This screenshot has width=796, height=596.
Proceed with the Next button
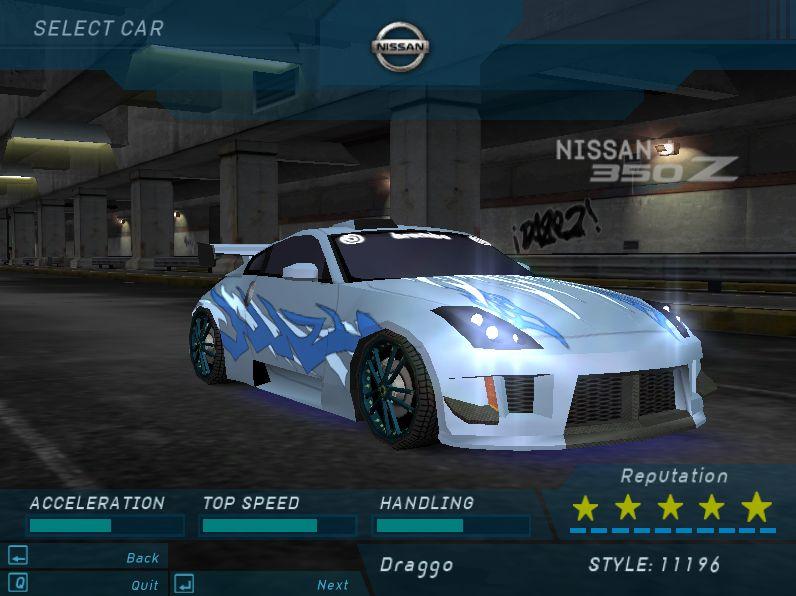[x=332, y=585]
